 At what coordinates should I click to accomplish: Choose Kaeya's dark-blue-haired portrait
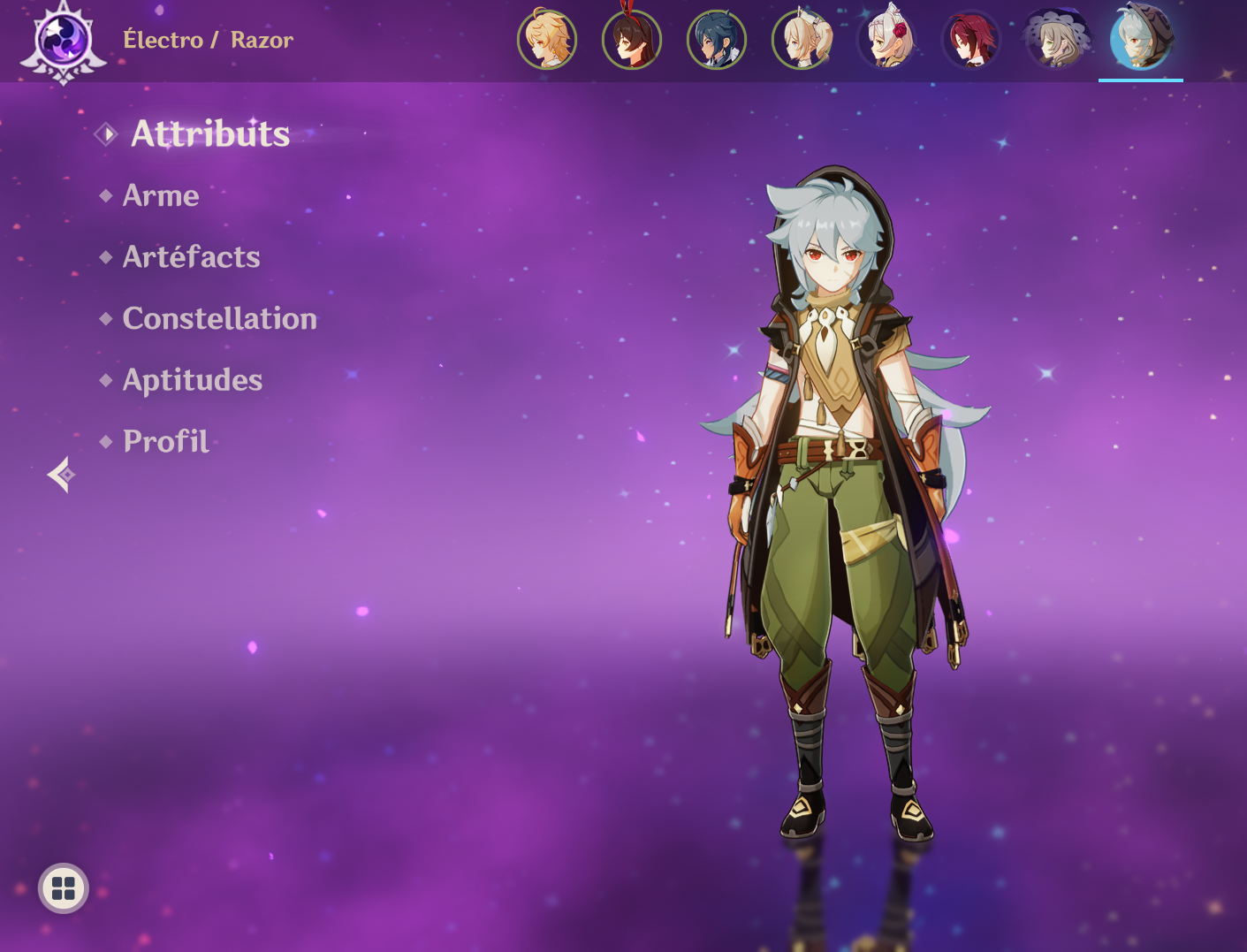coord(717,40)
